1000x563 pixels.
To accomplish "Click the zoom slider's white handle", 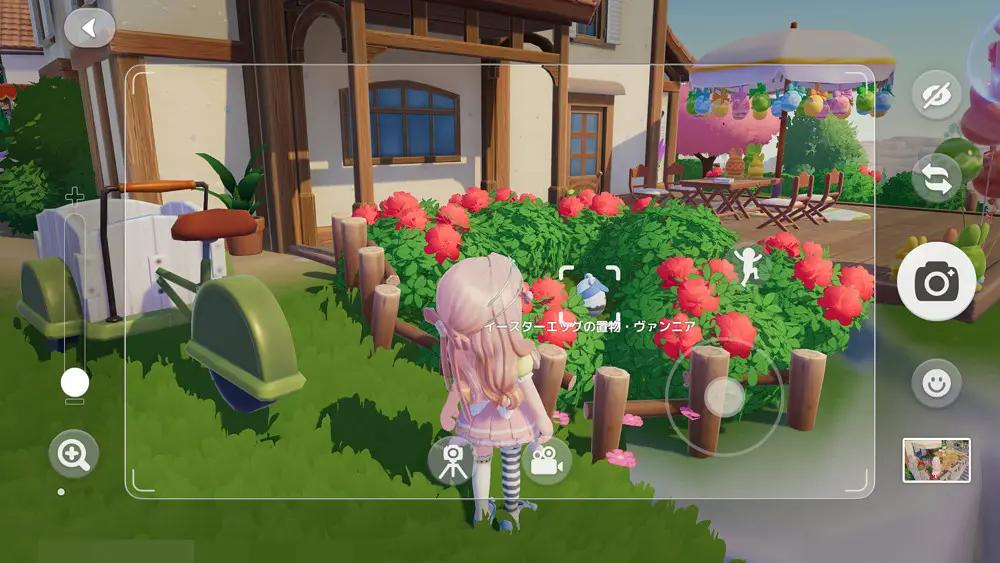I will 75,382.
